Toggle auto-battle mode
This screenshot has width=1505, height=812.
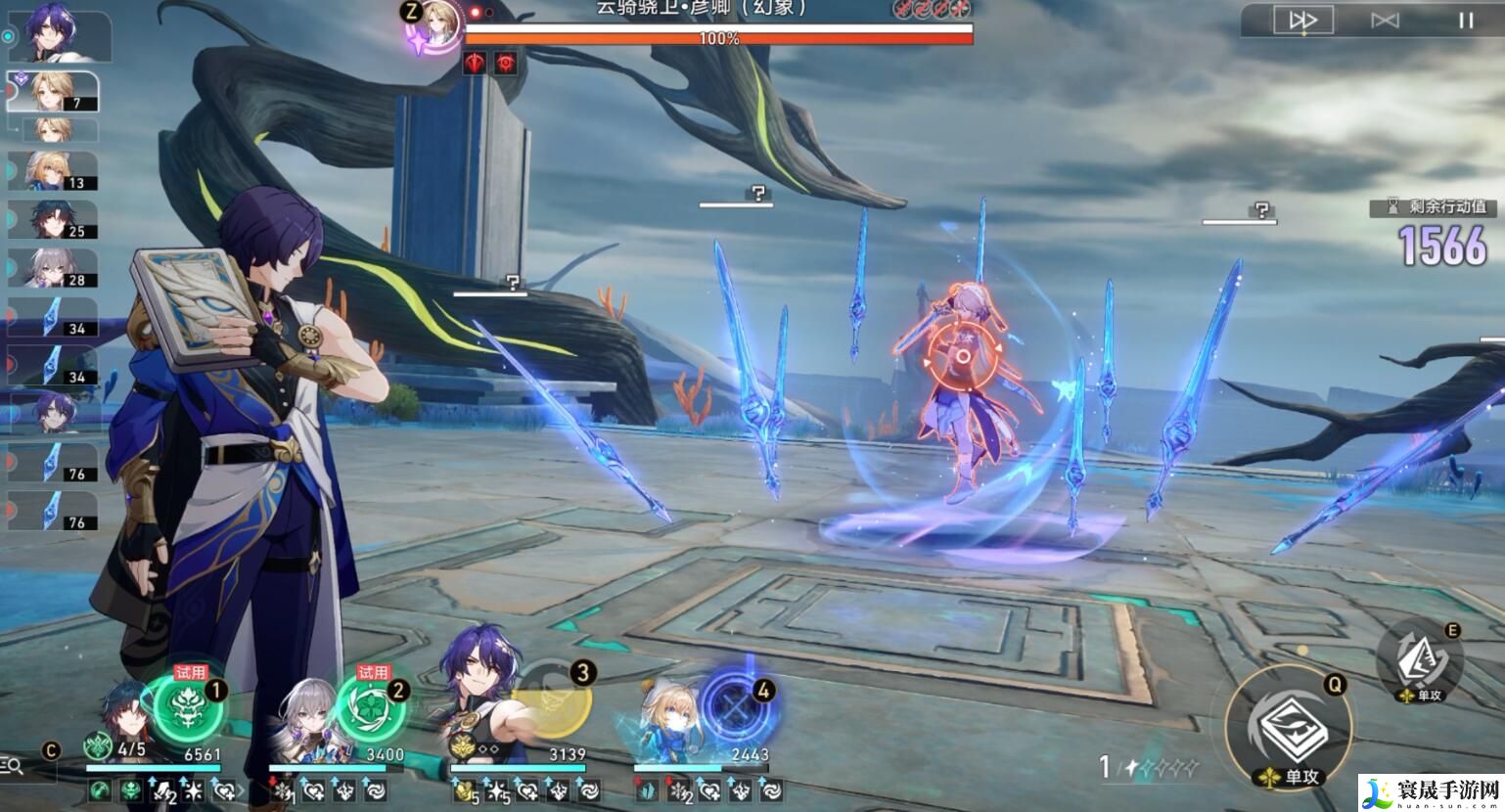click(1385, 21)
